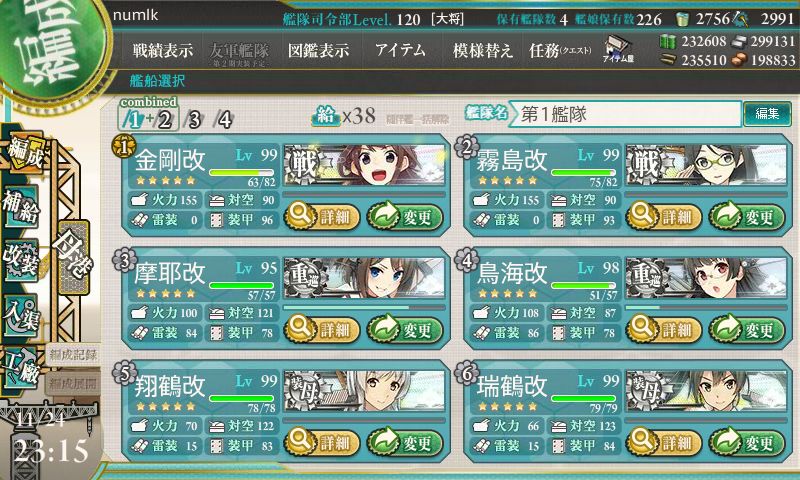Open 編成記録 formation record

tap(73, 354)
